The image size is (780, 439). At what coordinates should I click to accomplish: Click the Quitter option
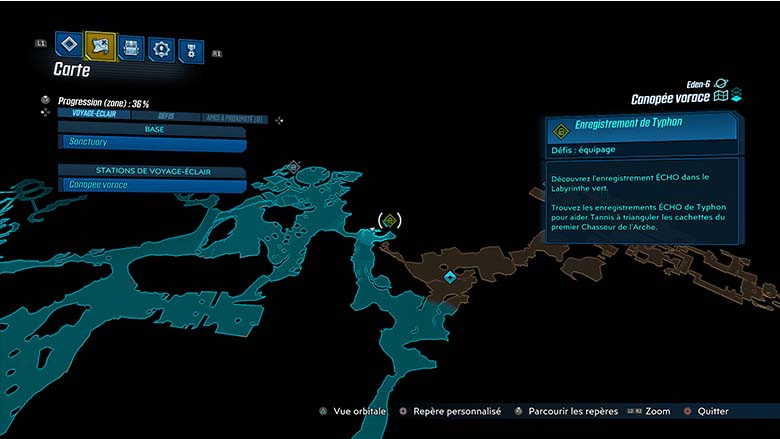point(708,411)
